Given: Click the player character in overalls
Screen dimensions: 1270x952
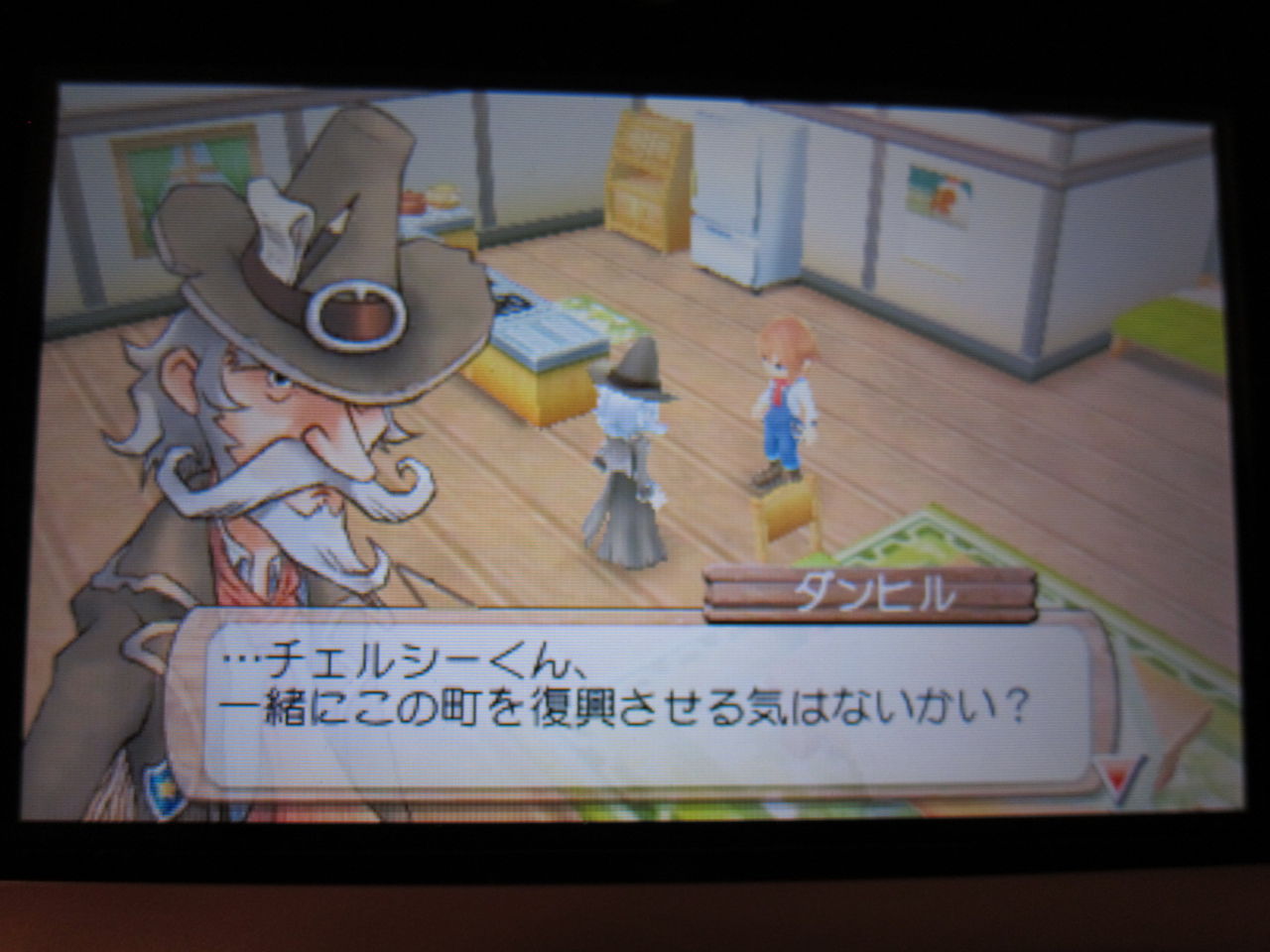Looking at the screenshot, I should [x=784, y=397].
